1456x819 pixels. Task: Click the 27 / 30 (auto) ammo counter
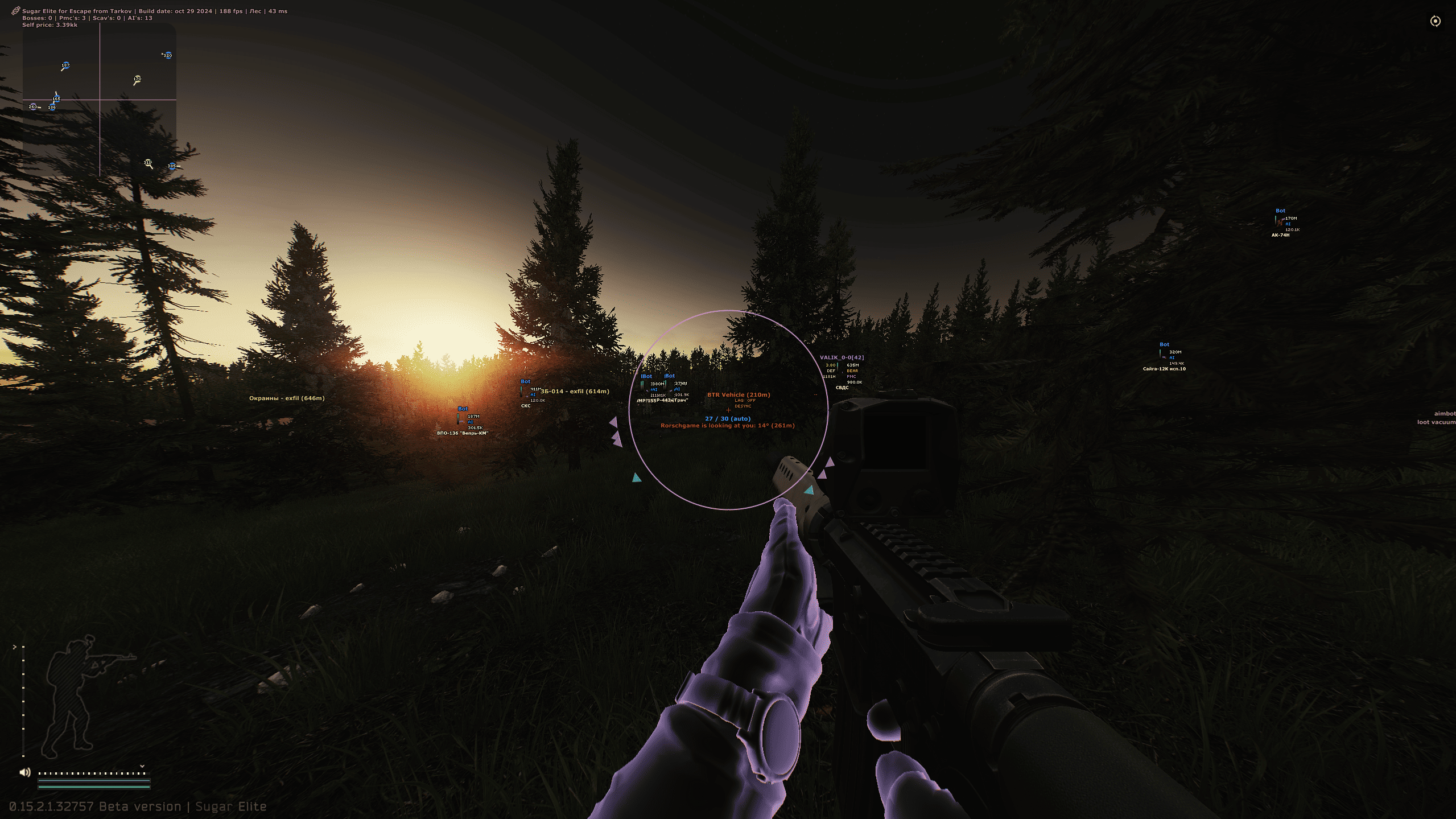(728, 418)
